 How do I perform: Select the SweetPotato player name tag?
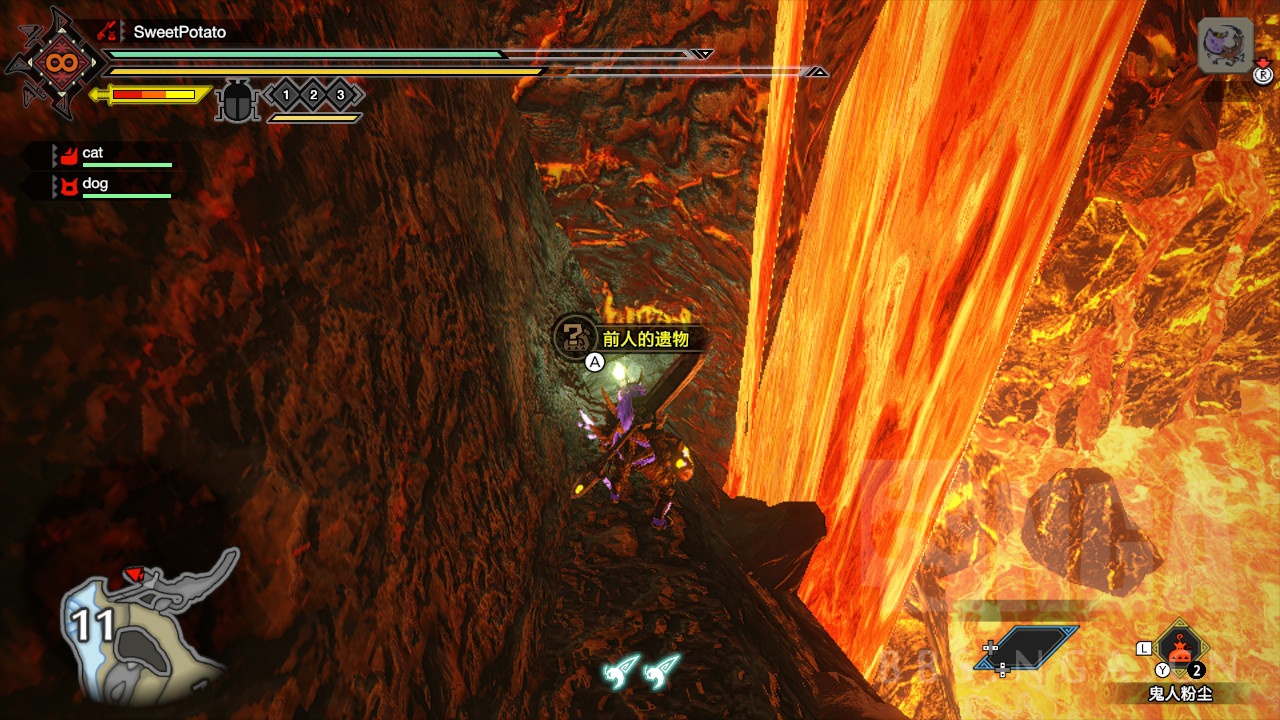[179, 32]
